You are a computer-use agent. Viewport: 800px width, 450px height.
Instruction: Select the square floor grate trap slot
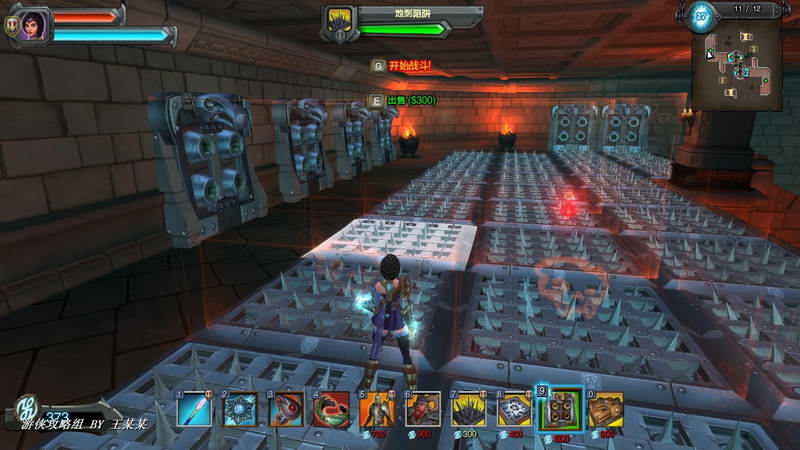point(514,410)
